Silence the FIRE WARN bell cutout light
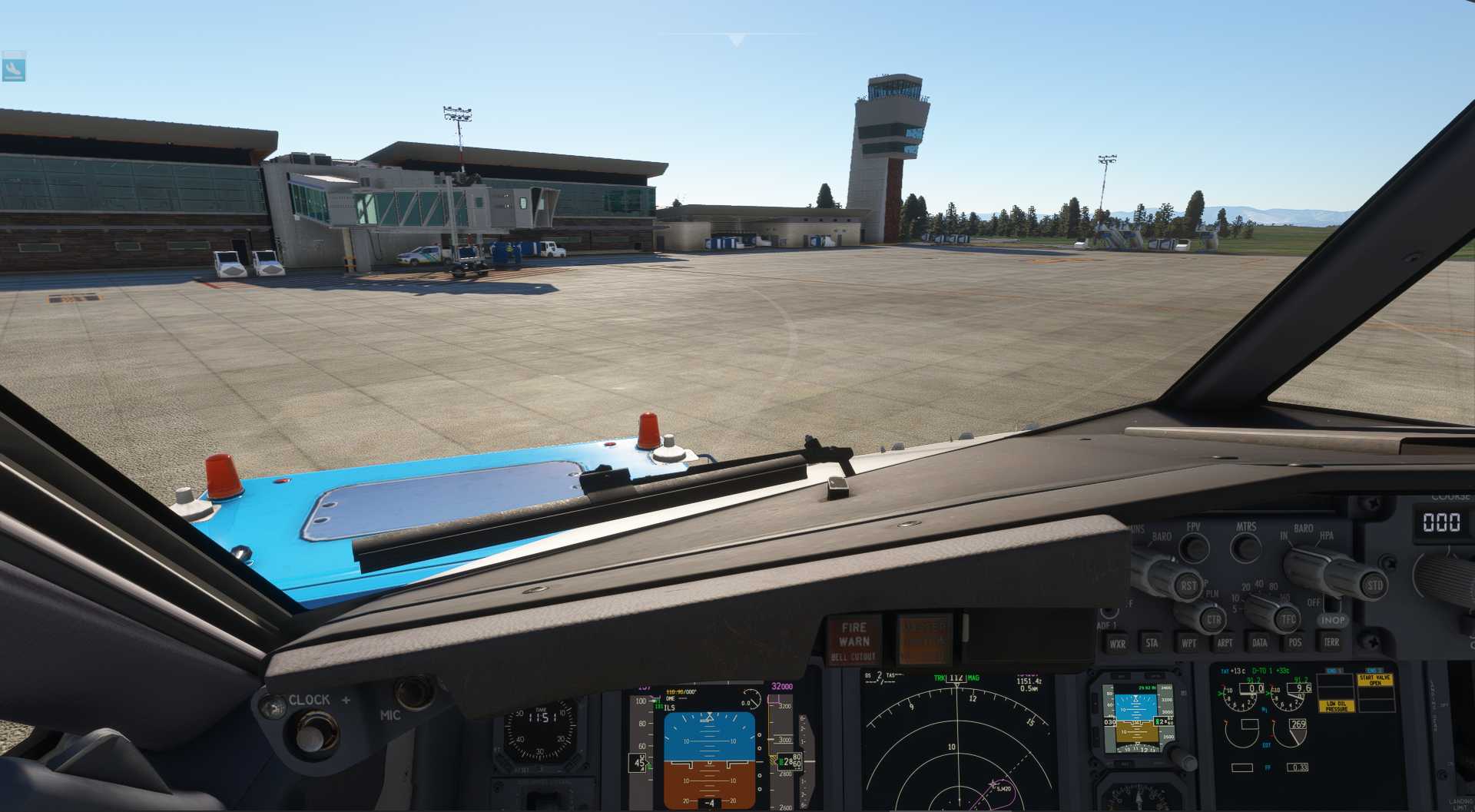This screenshot has height=812, width=1475. [854, 640]
